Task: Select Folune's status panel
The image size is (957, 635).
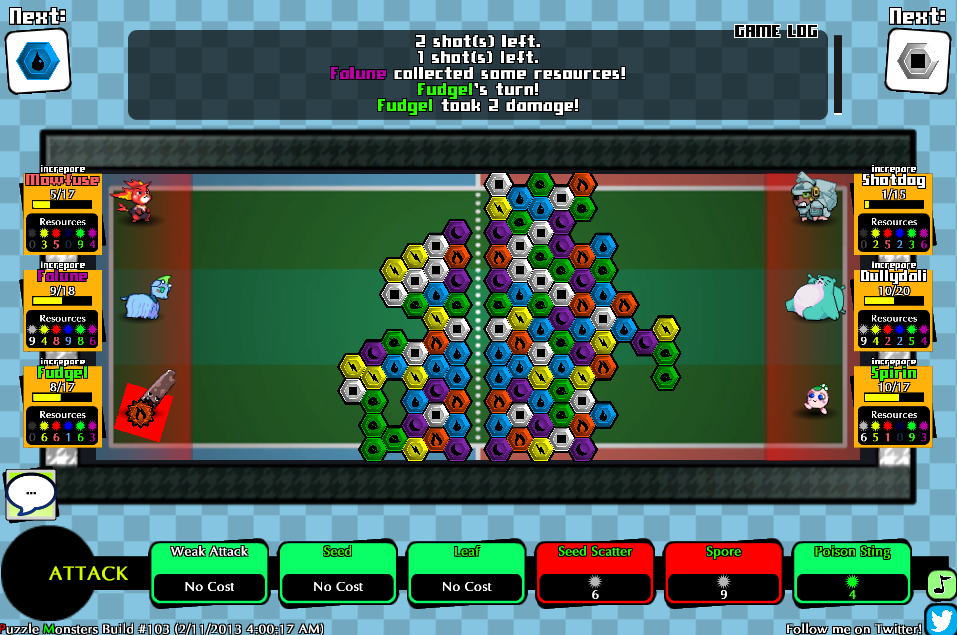Action: pyautogui.click(x=63, y=309)
